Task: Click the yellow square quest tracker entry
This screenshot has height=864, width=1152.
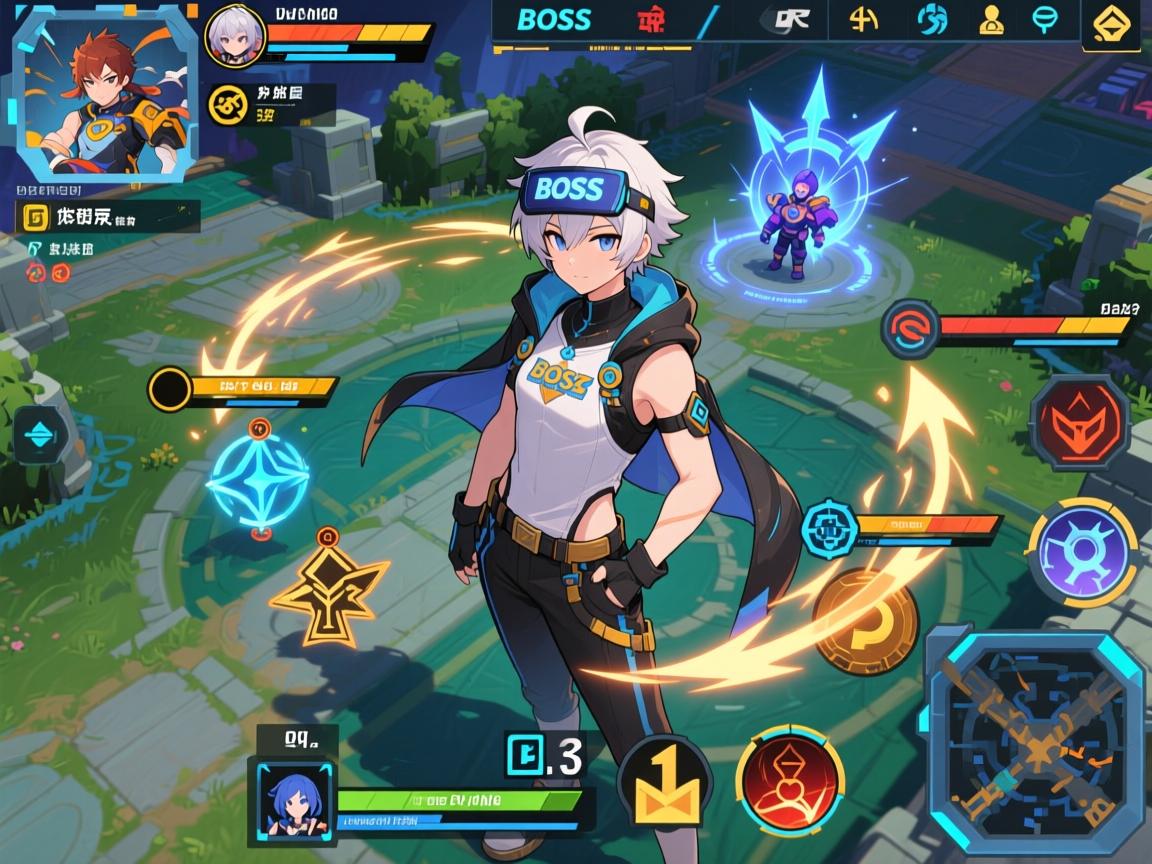Action: point(36,216)
